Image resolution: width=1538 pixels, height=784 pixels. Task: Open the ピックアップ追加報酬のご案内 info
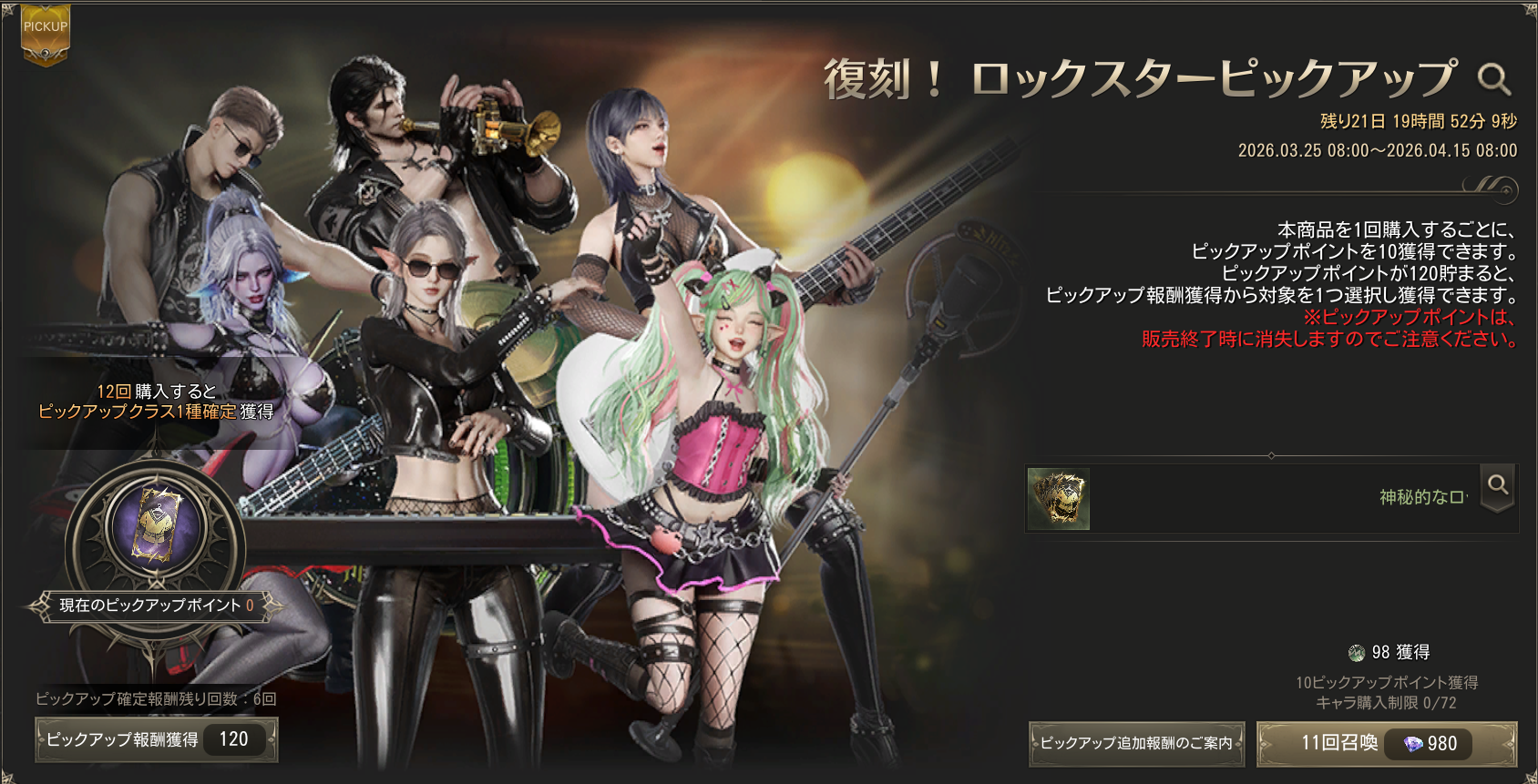tap(1135, 744)
